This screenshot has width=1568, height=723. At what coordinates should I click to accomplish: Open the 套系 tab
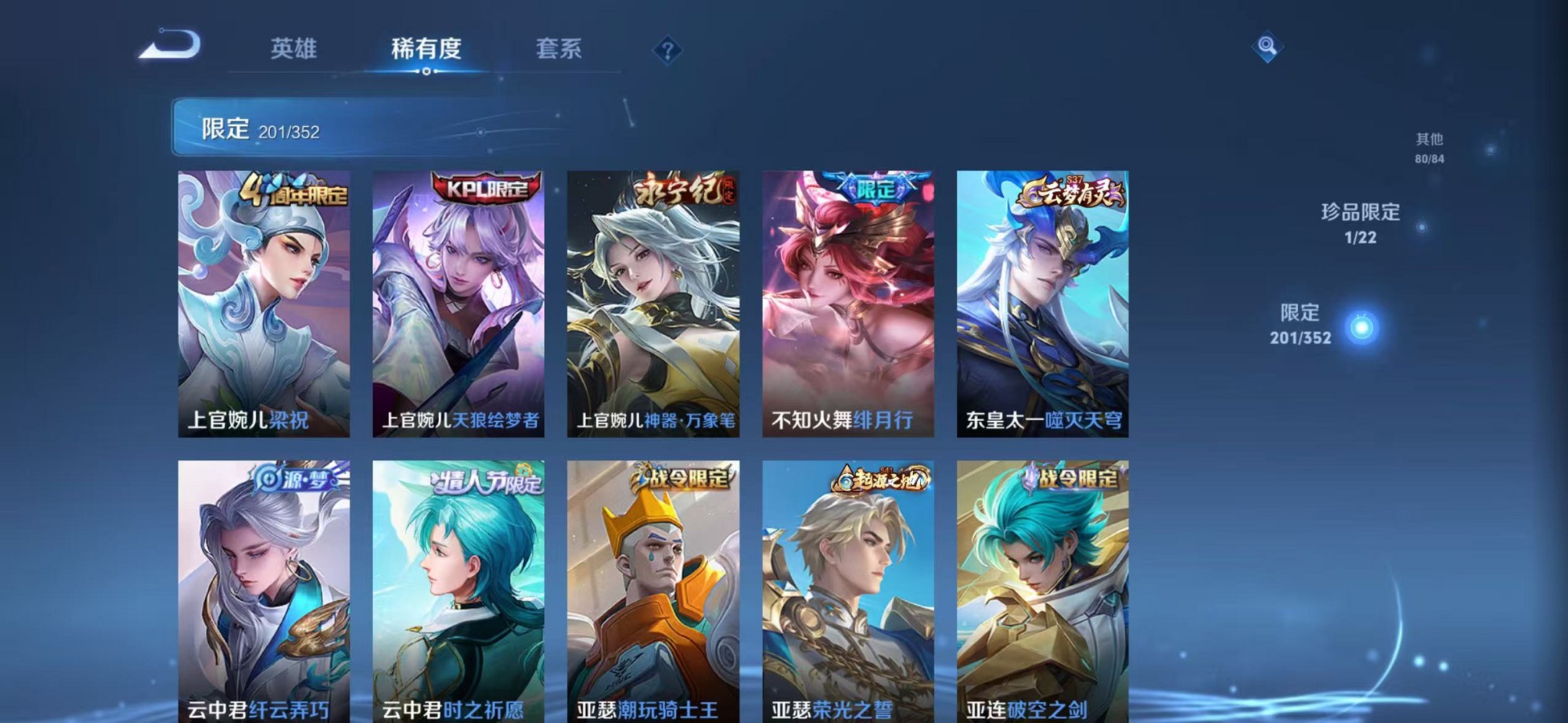click(x=559, y=49)
